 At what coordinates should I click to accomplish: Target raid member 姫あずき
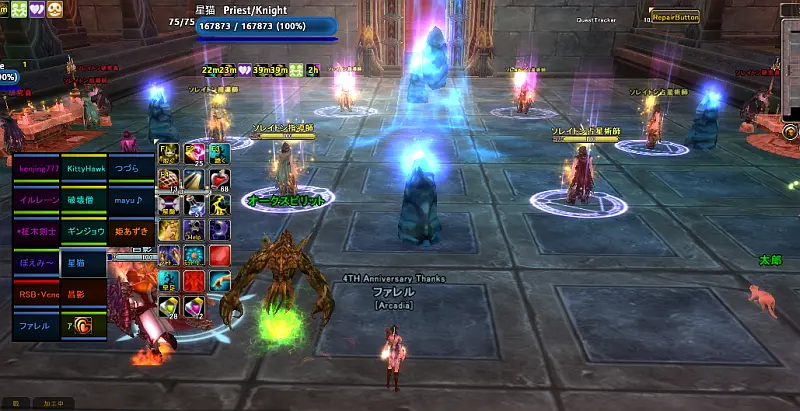click(x=131, y=231)
